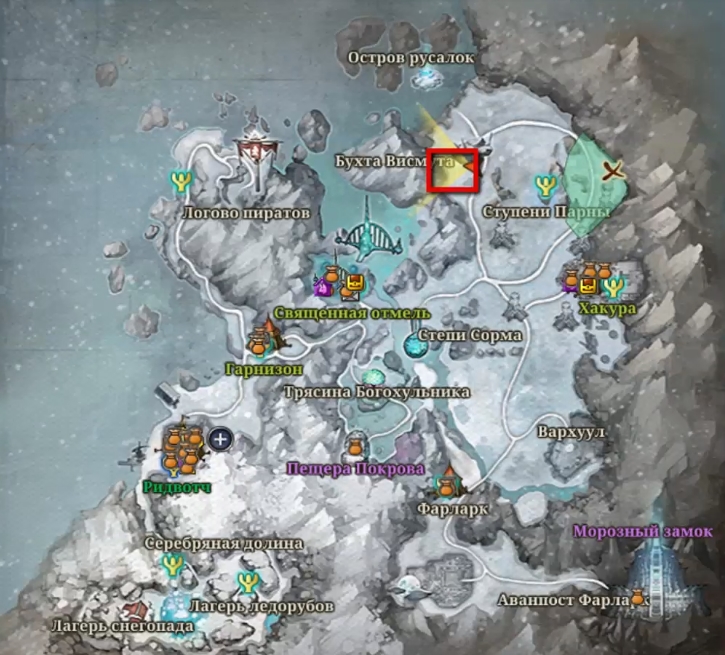Select the trident waypoint at Ступени Парны
Screen dimensions: 725x655
point(545,186)
